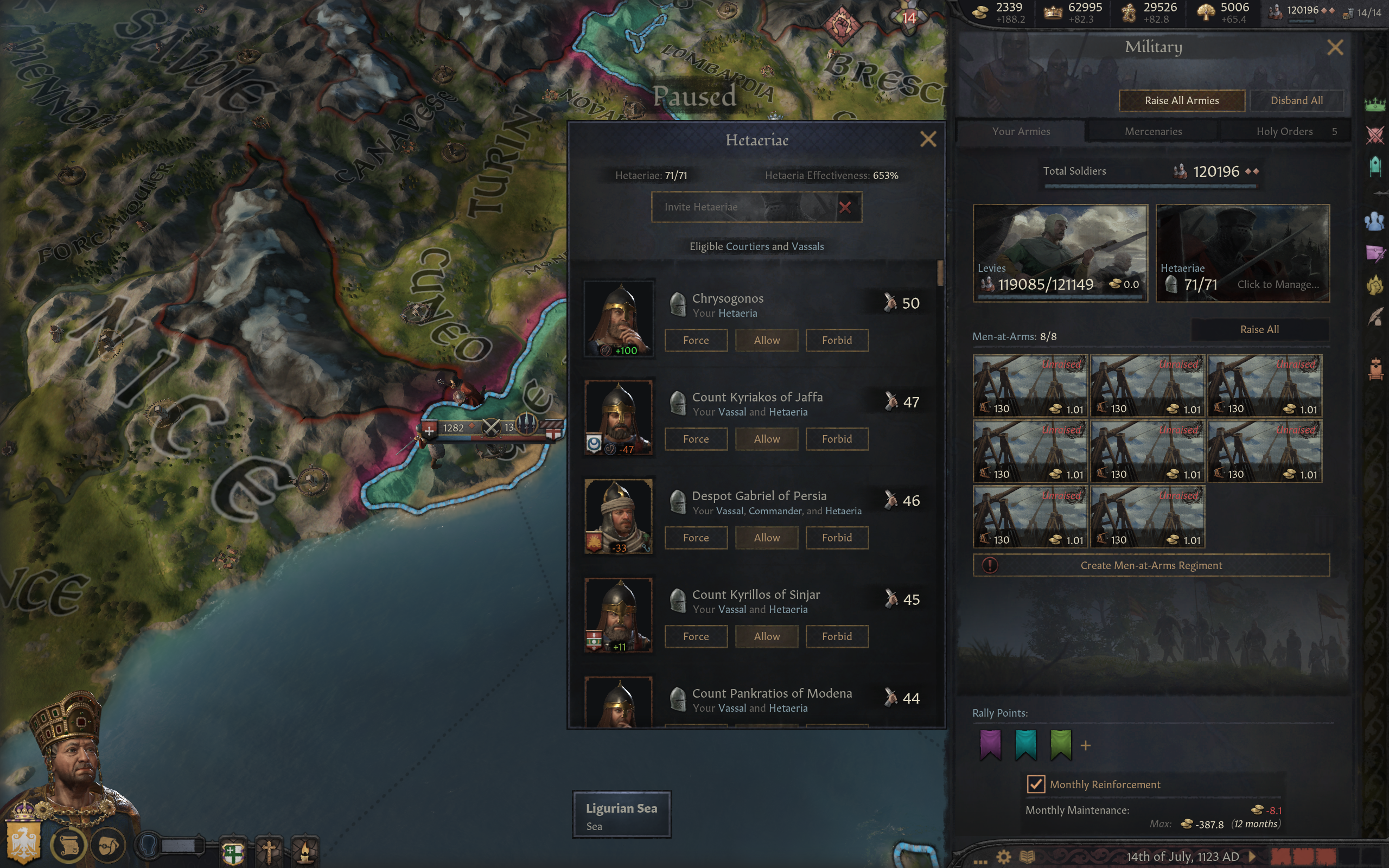Screen dimensions: 1389x868
Task: Forbid Despot Gabriel of Persia
Action: 836,537
